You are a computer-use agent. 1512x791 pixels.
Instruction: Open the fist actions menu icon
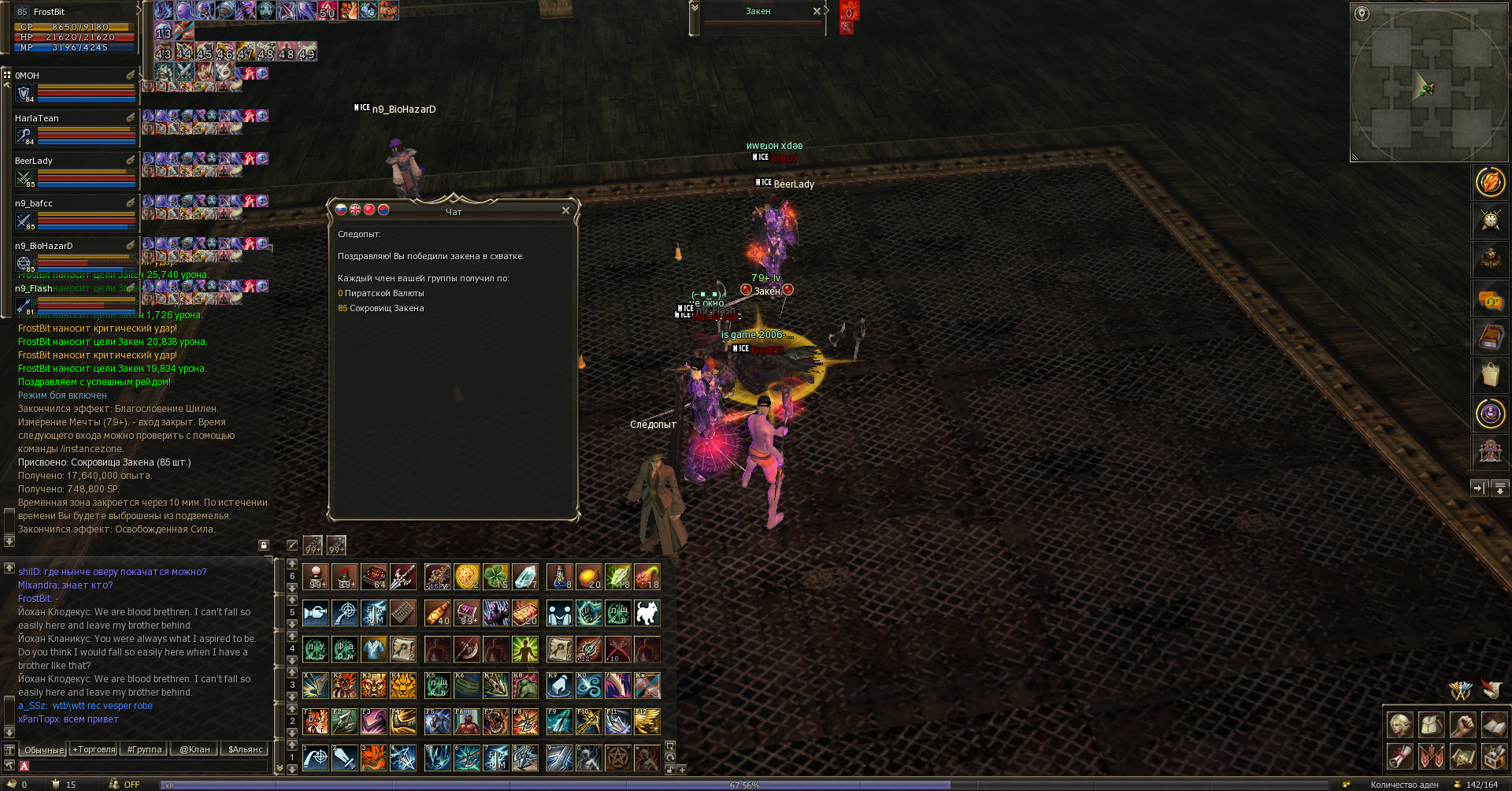click(1462, 725)
